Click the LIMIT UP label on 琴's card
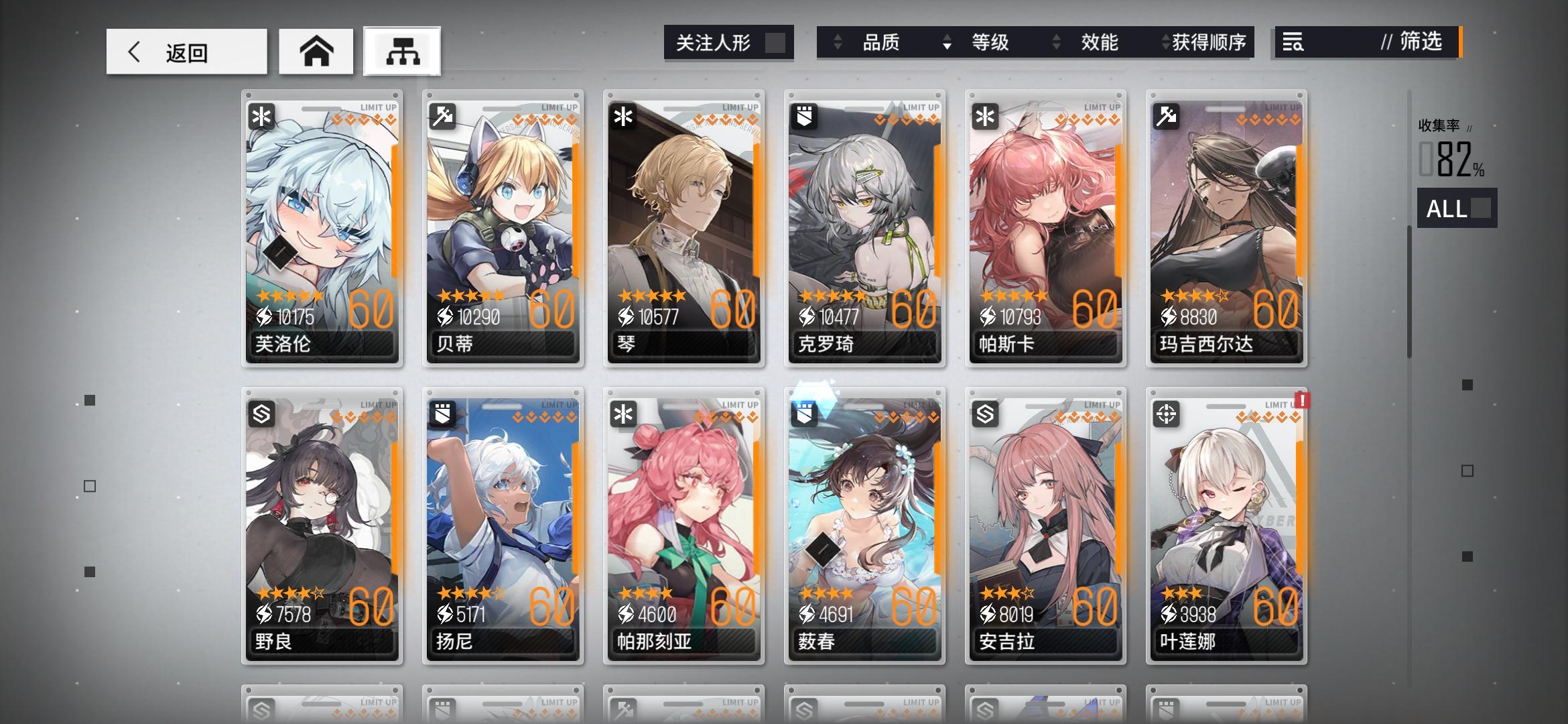The height and width of the screenshot is (724, 1568). click(x=740, y=106)
